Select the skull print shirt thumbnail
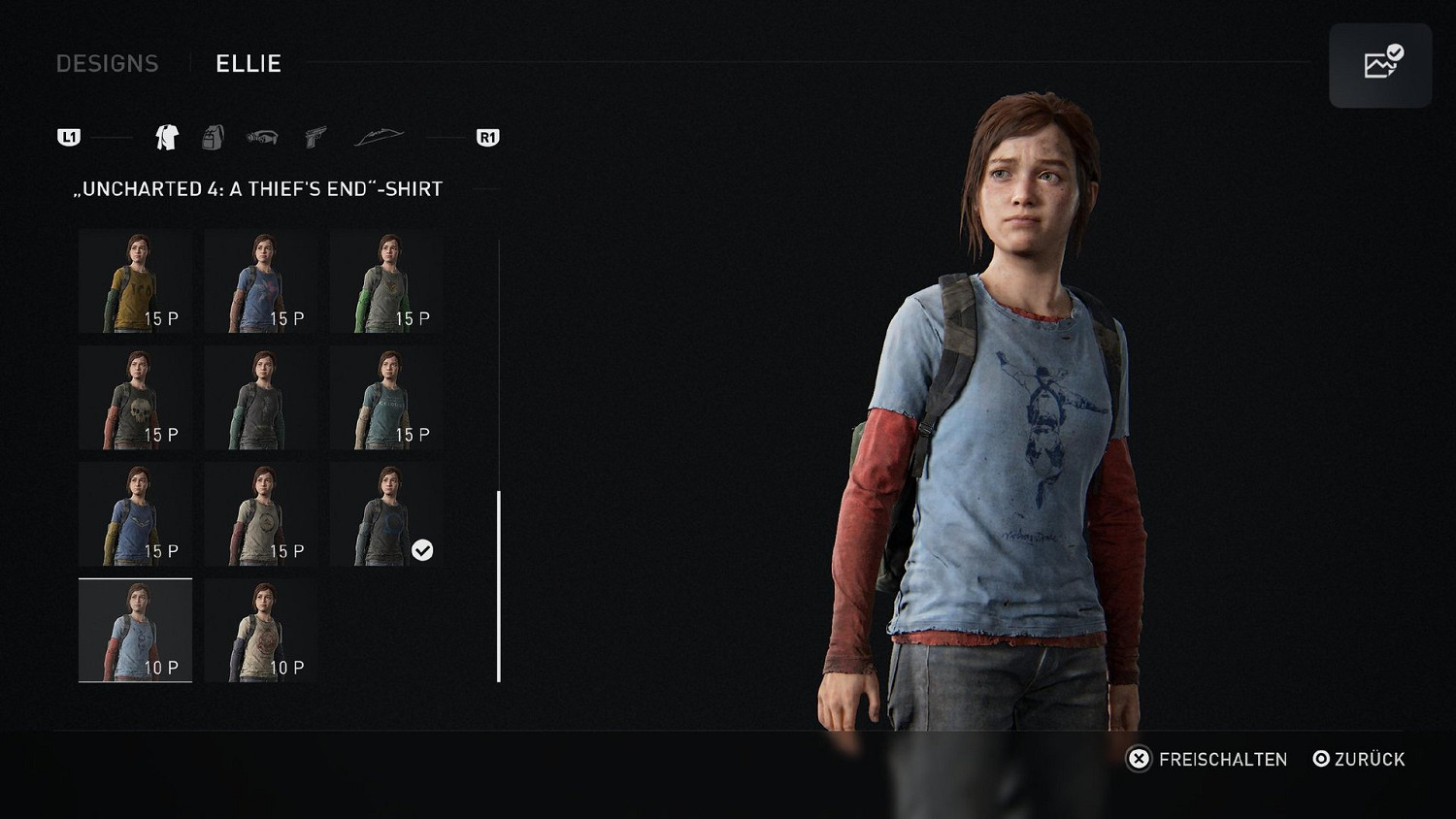 135,399
